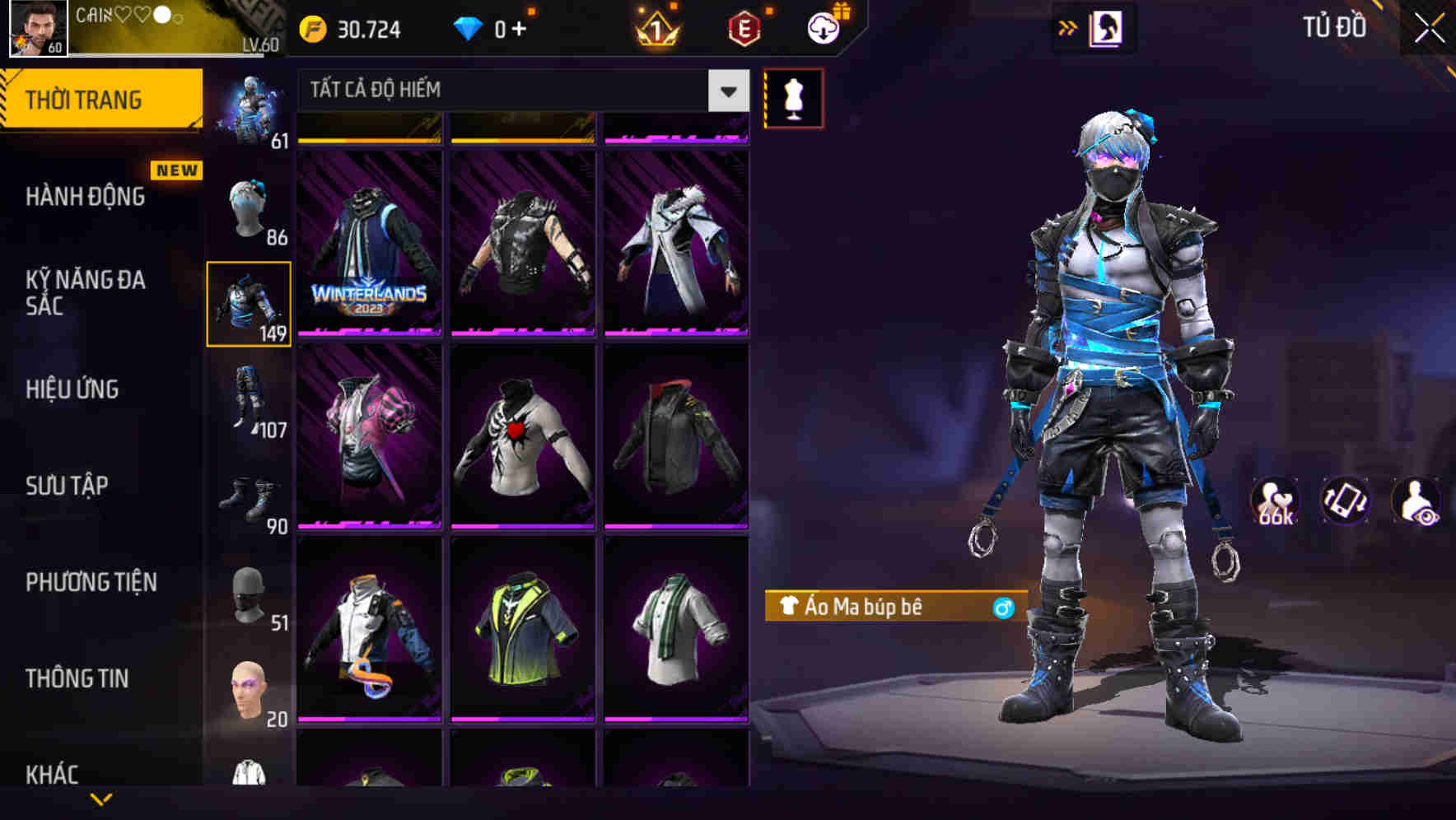
Task: Click the double-arrow collapse chevrons next to portrait icon
Action: [x=1068, y=27]
